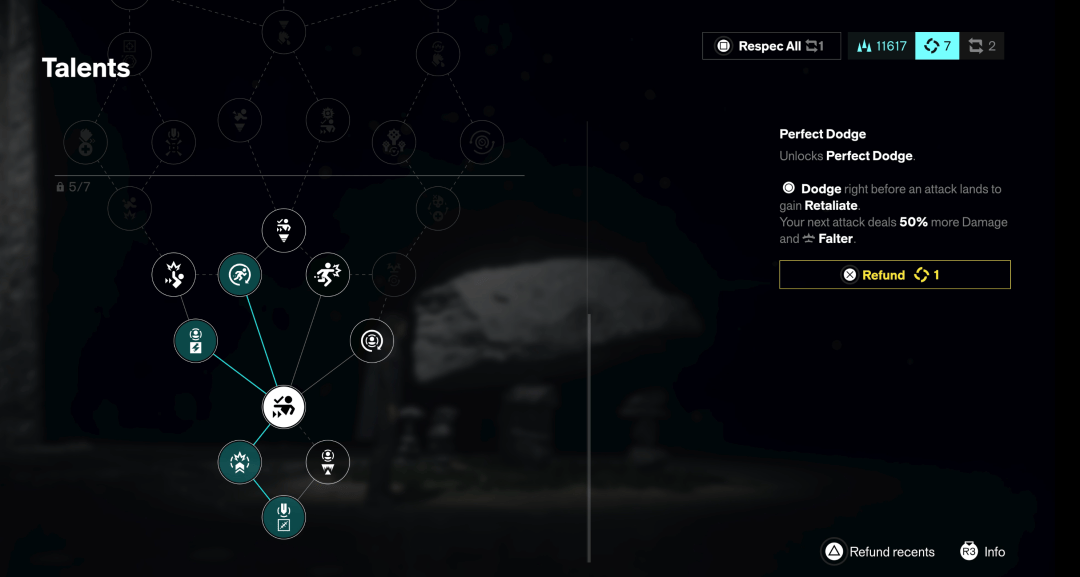This screenshot has height=577, width=1080.
Task: Select the teal node with burst and chevrons
Action: click(x=240, y=461)
